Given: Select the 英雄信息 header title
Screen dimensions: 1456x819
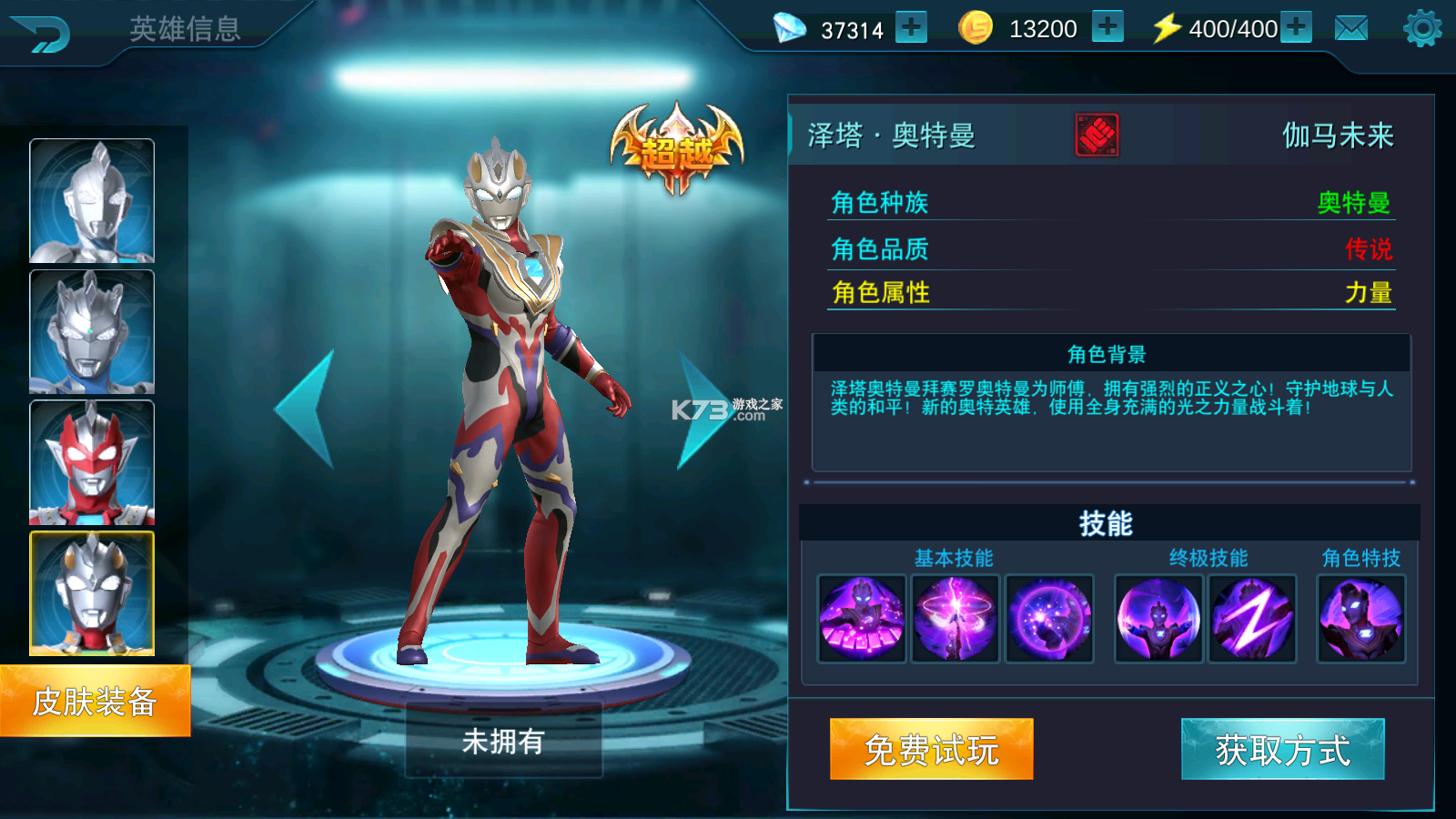Looking at the screenshot, I should coord(183,30).
